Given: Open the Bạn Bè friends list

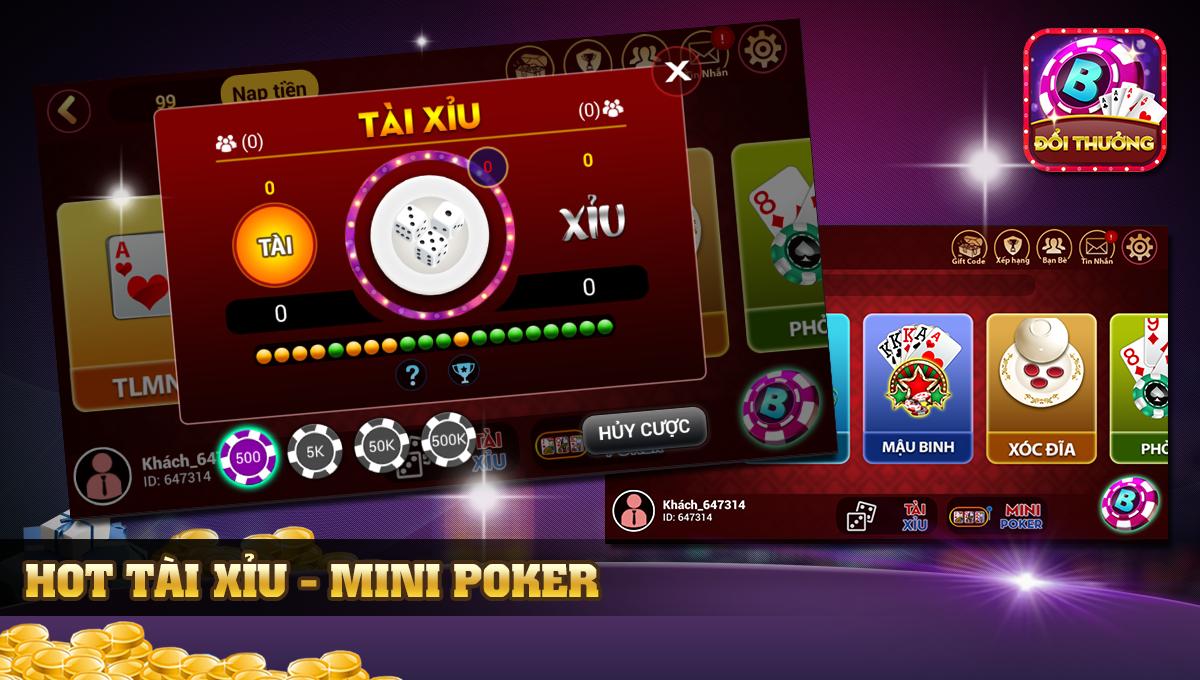Looking at the screenshot, I should pyautogui.click(x=1054, y=247).
